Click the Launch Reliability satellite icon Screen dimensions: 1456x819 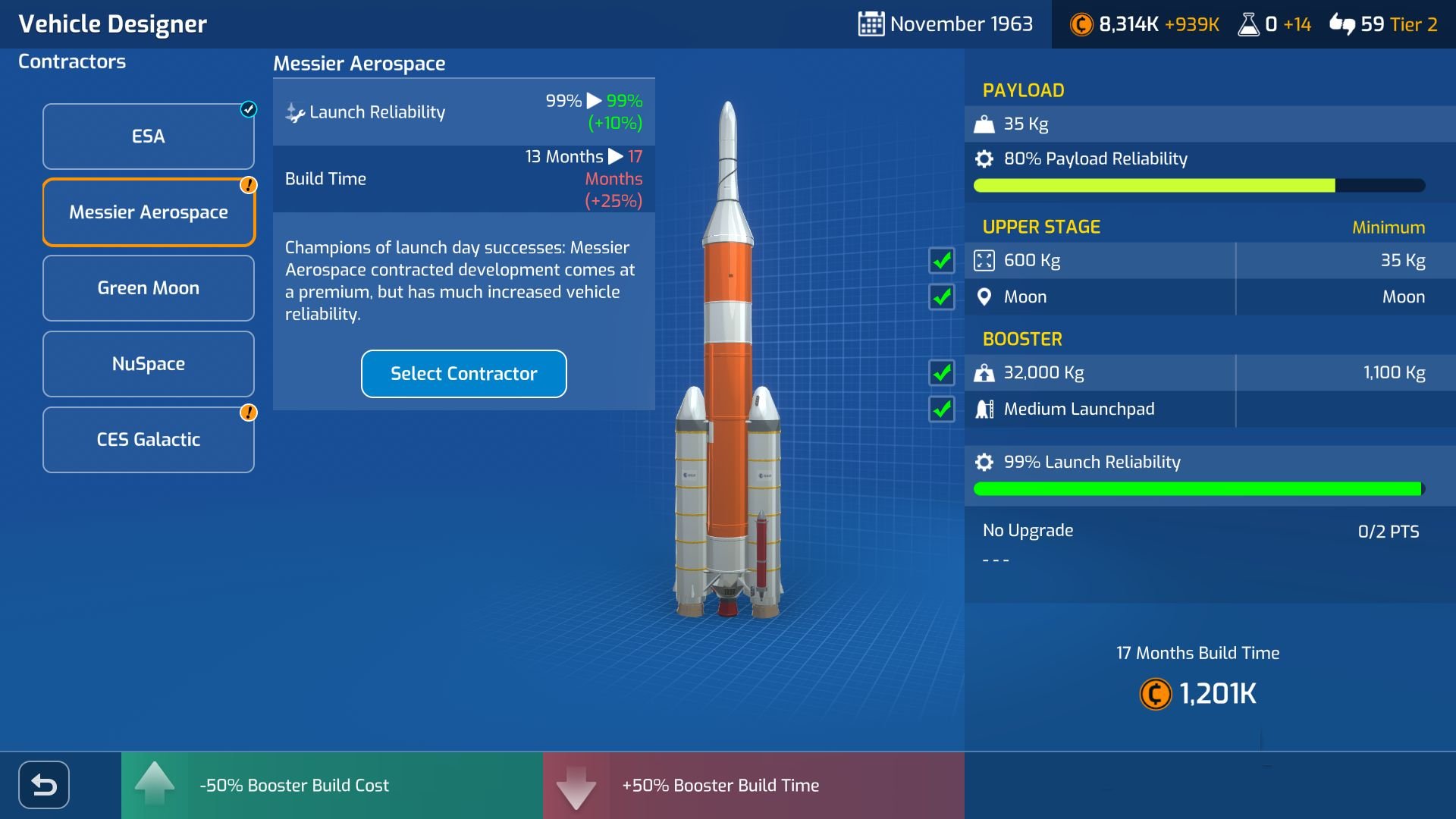coord(294,111)
